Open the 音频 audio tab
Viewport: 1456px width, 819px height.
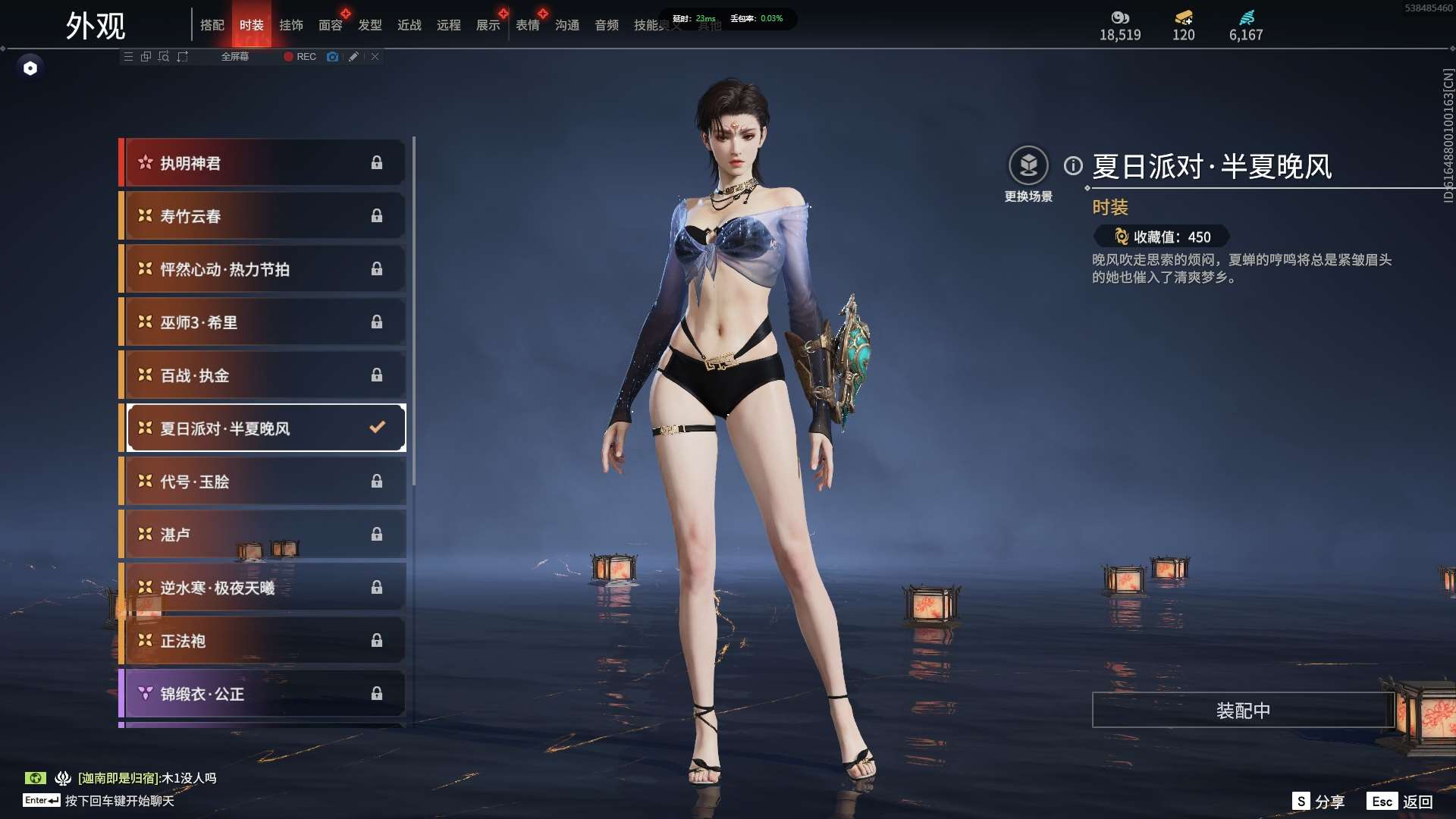(x=607, y=25)
